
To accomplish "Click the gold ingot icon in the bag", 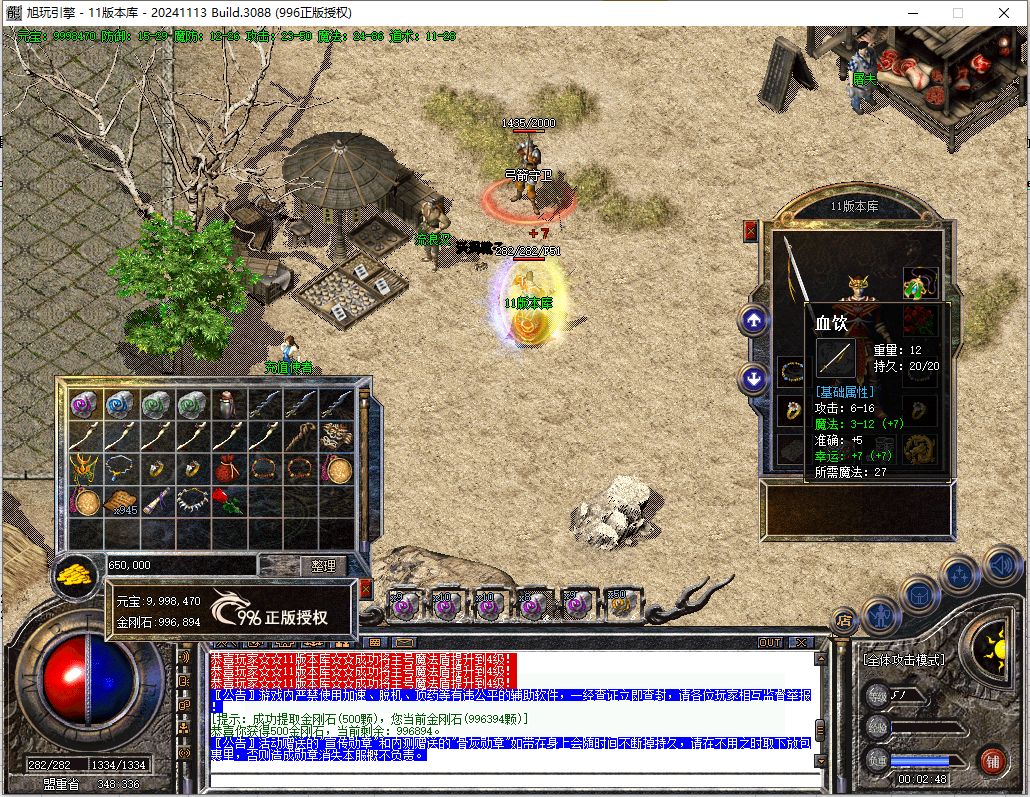I will [x=72, y=574].
